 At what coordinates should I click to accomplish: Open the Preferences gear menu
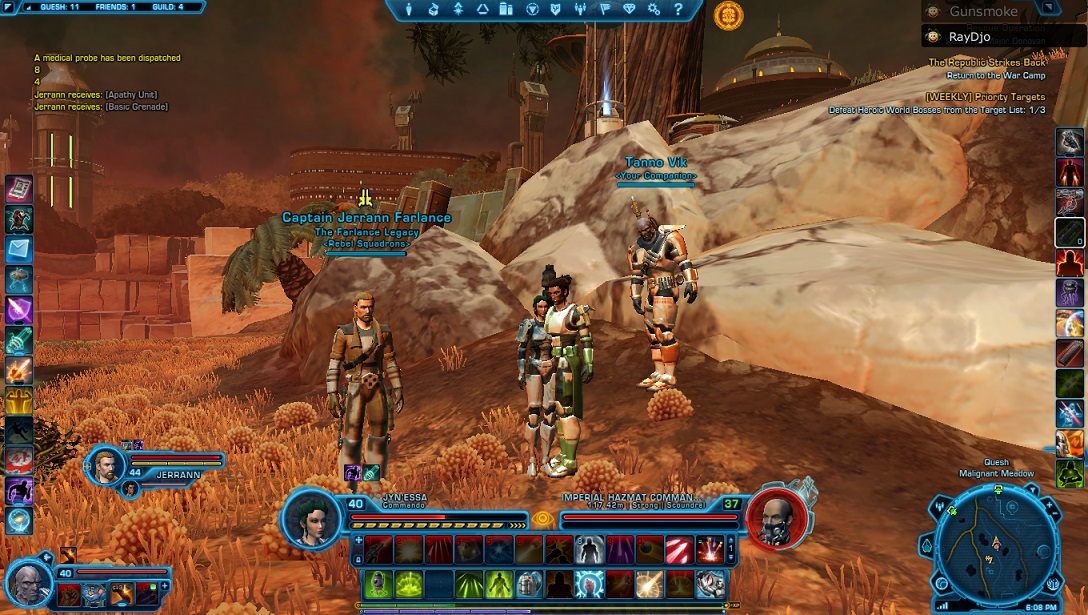pos(653,9)
